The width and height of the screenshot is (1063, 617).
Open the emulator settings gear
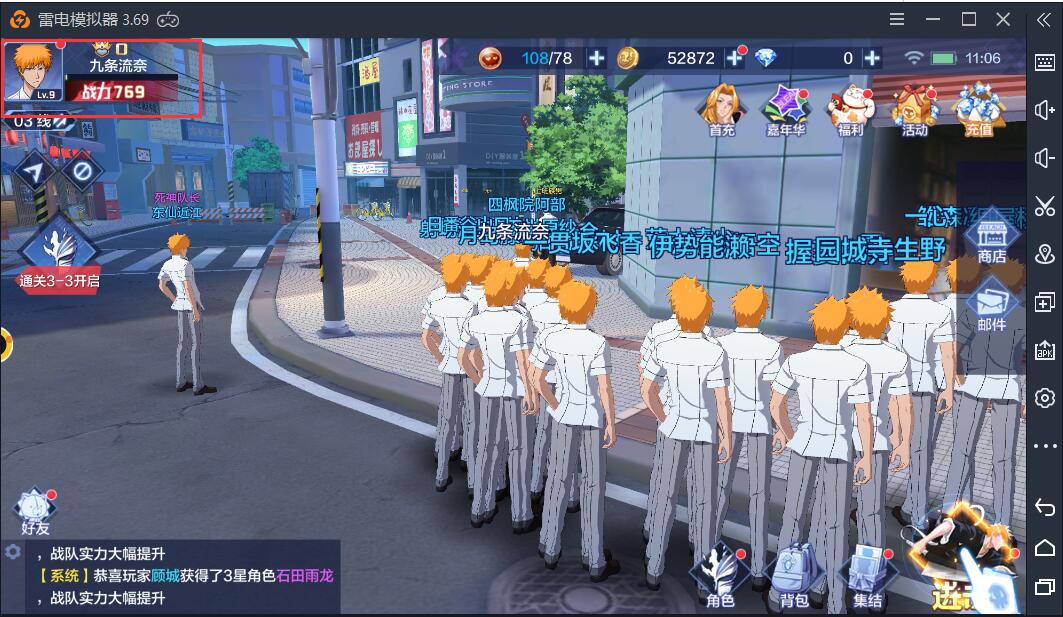click(x=1044, y=397)
